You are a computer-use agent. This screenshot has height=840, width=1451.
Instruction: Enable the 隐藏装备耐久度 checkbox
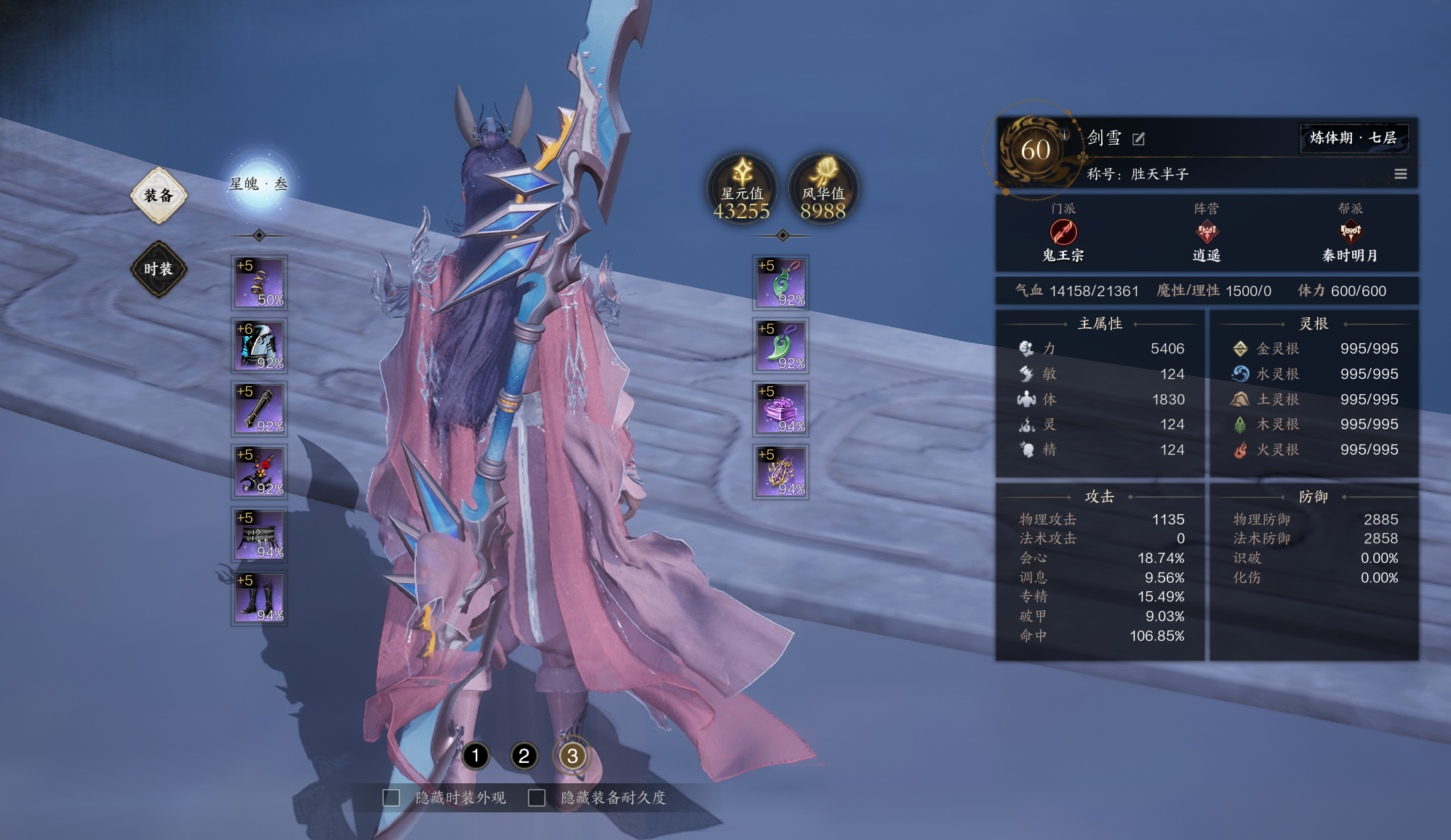click(x=537, y=798)
